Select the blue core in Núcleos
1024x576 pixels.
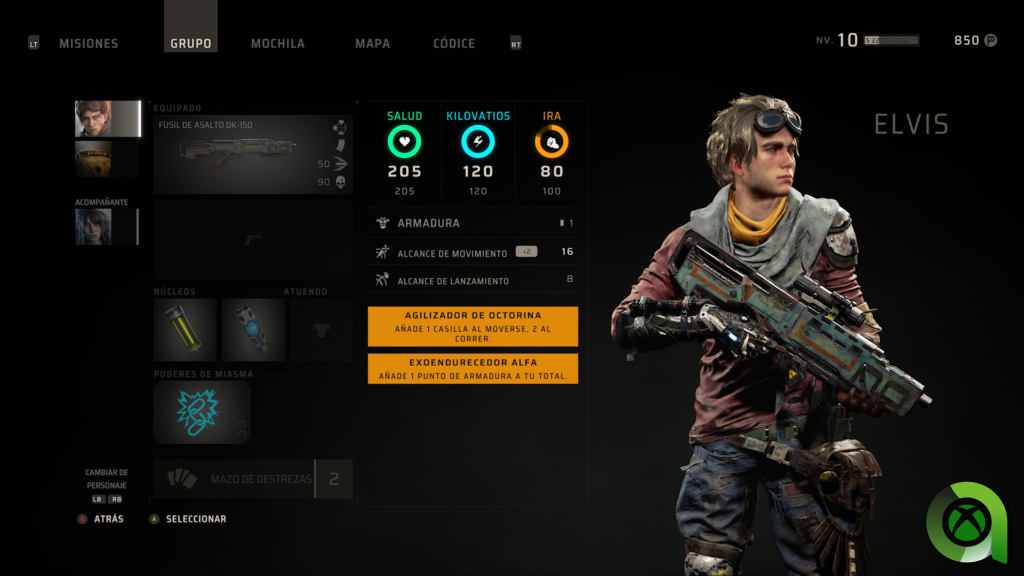point(252,329)
